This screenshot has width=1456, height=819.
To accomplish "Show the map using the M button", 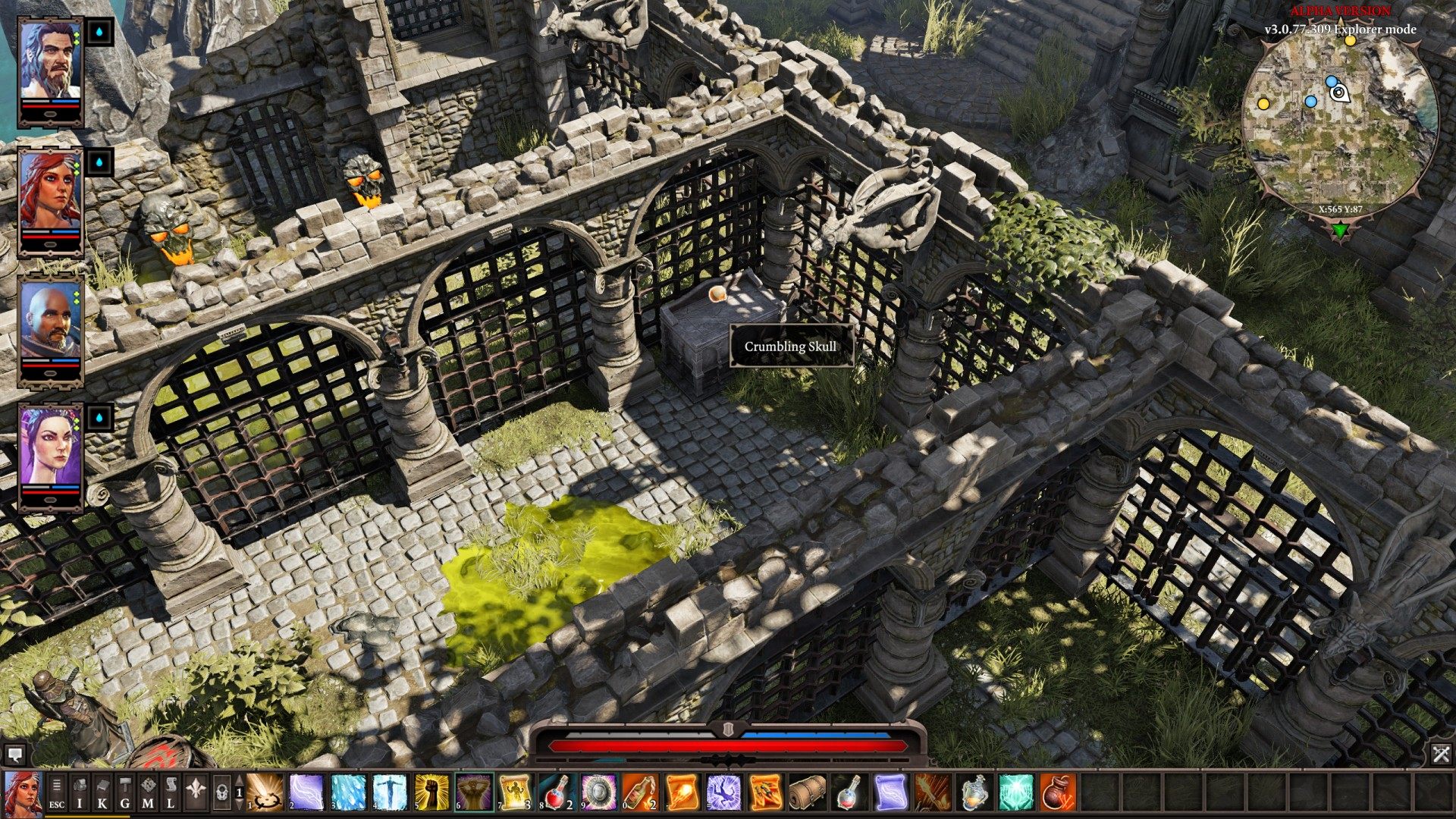I will (x=148, y=793).
